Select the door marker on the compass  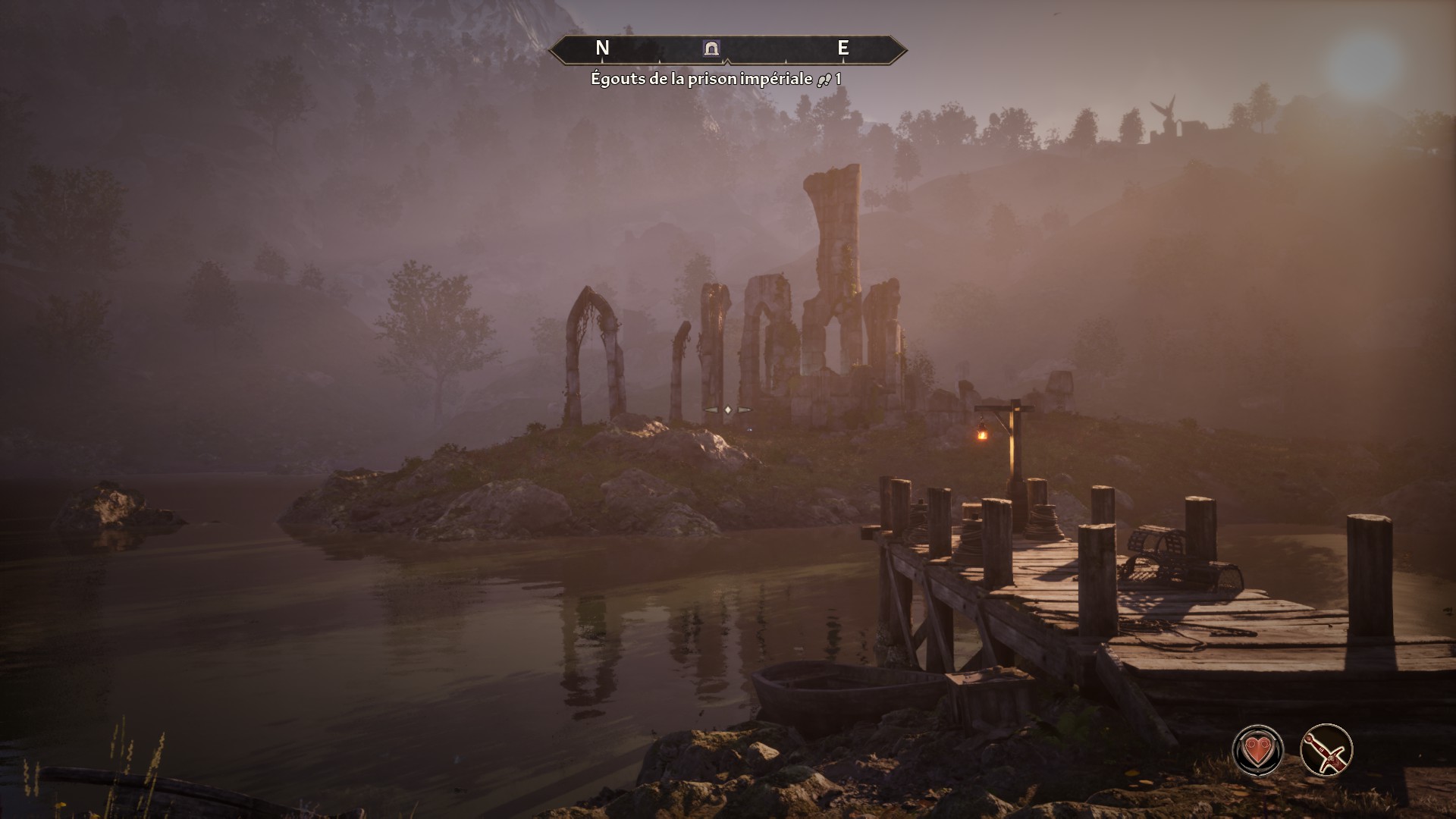pos(711,49)
